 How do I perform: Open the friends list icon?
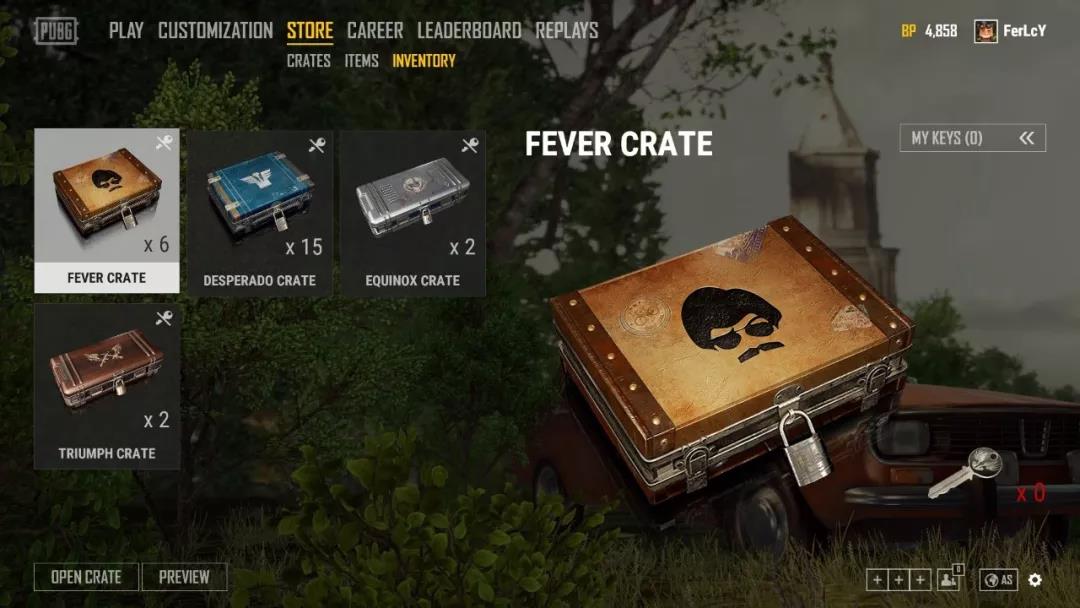click(x=948, y=580)
